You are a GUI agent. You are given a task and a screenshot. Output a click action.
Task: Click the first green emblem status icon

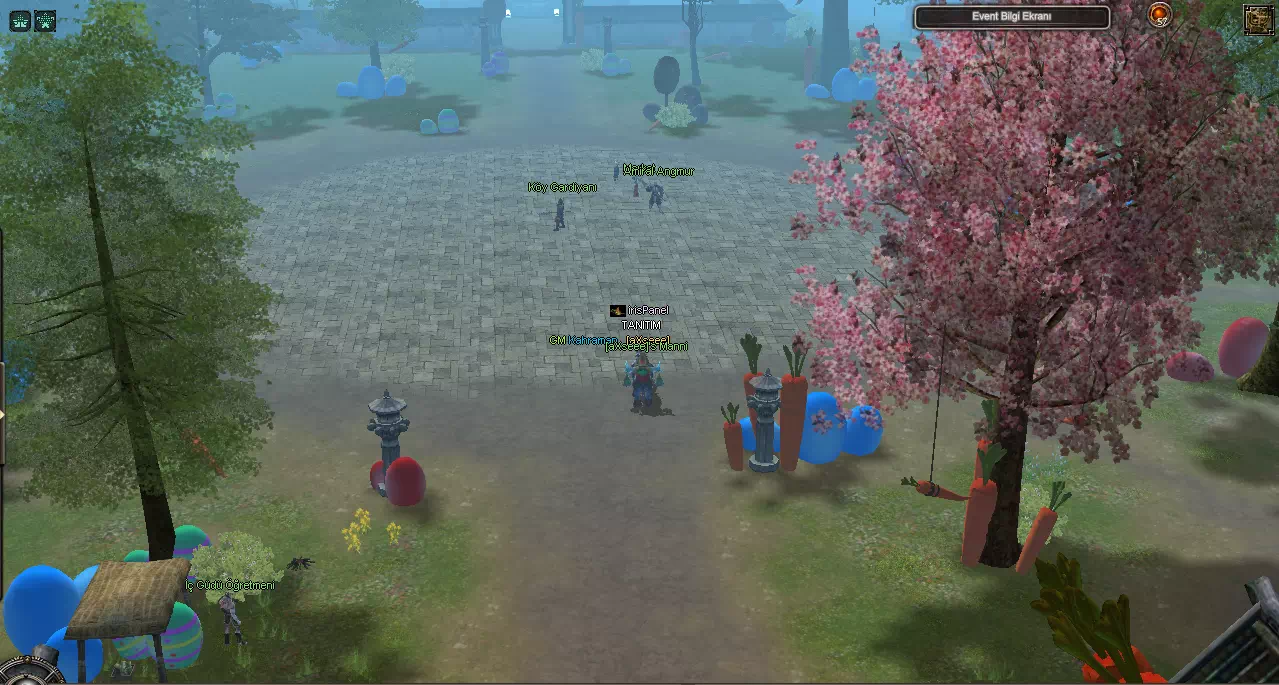(20, 21)
